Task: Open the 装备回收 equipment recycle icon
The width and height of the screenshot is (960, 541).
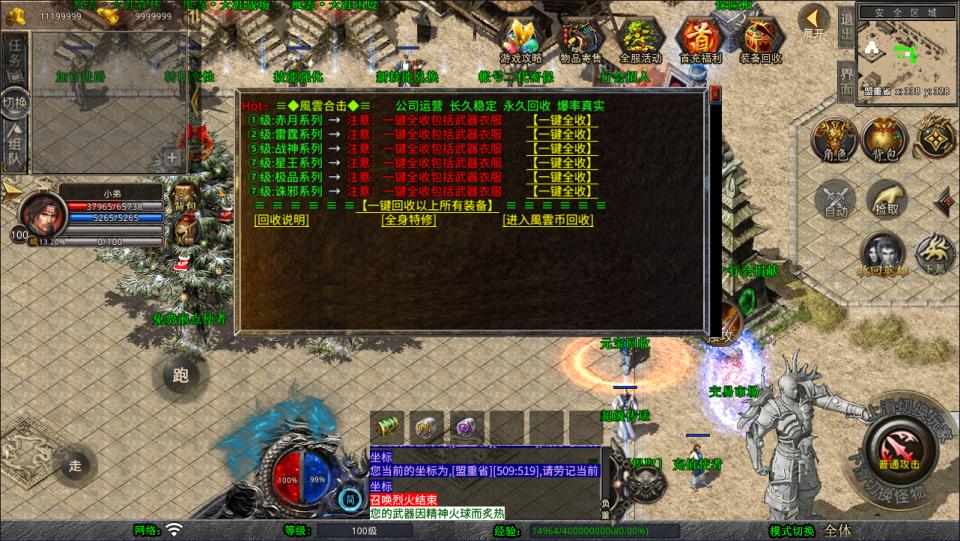Action: (x=761, y=38)
